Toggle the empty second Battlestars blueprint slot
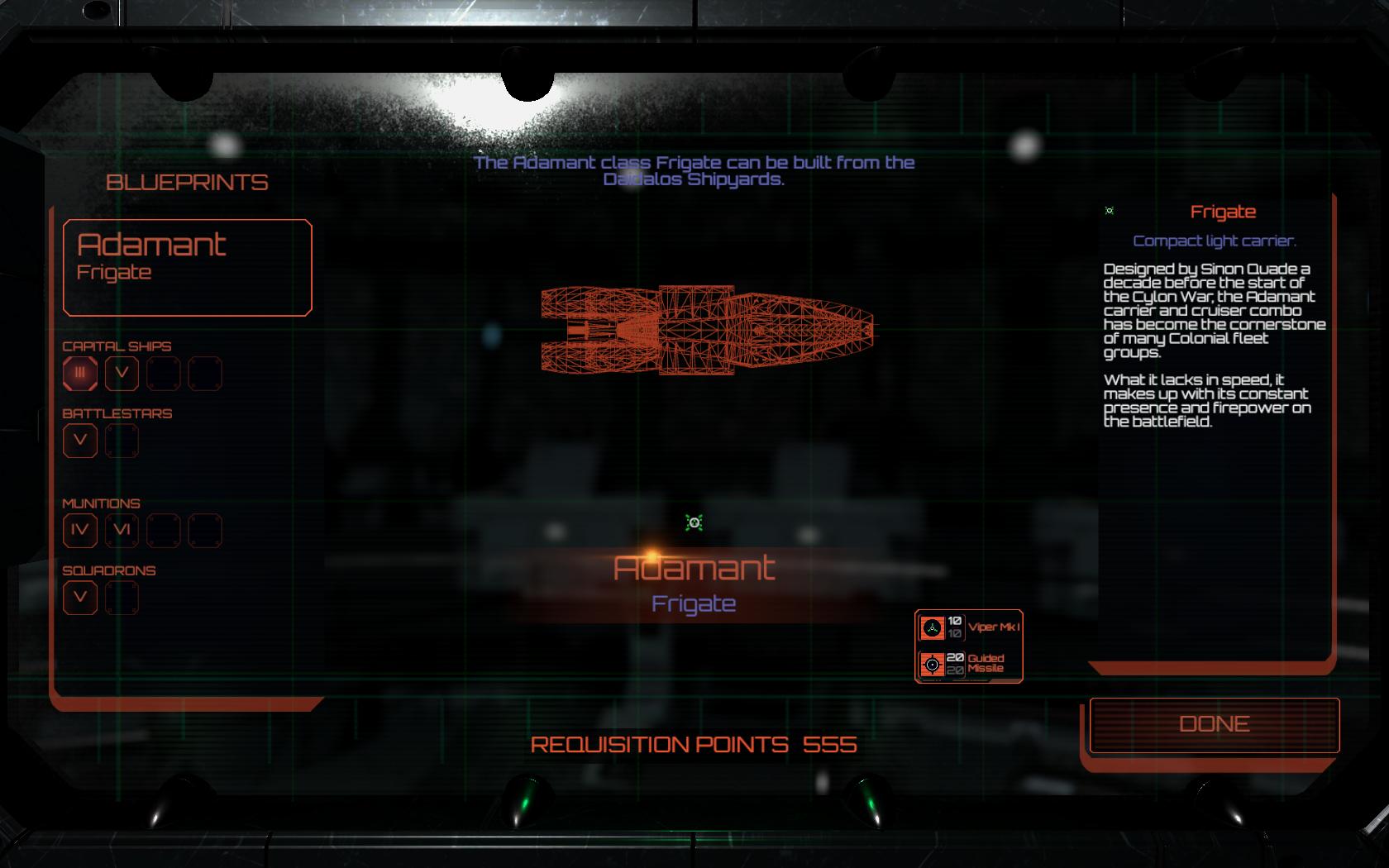 click(x=122, y=441)
